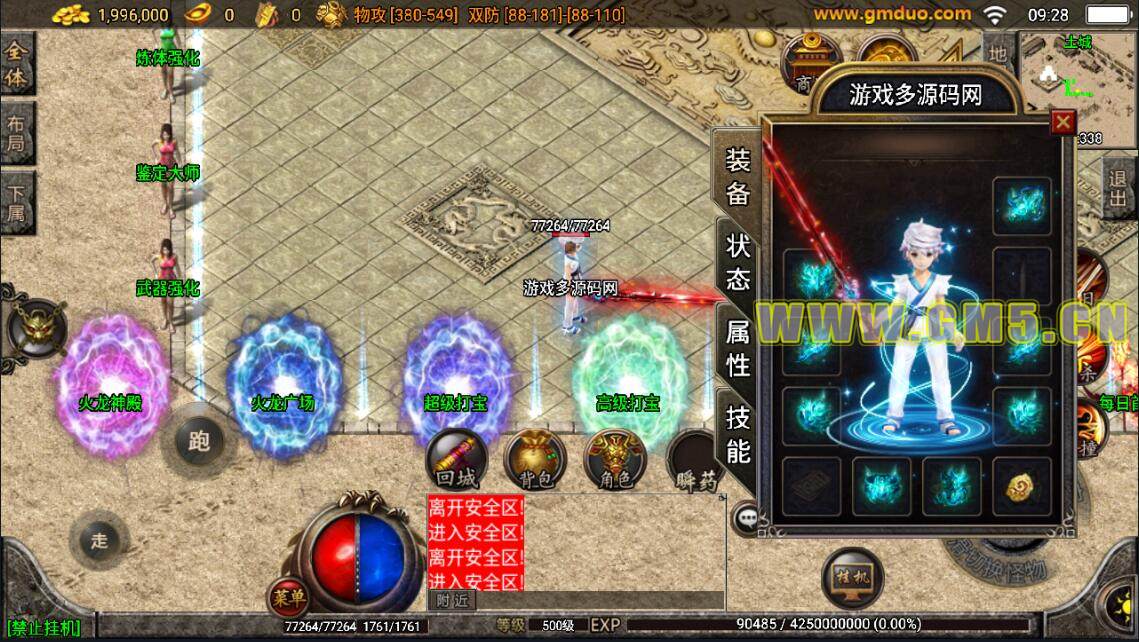Toggle the 跑 run mode button

(x=199, y=441)
